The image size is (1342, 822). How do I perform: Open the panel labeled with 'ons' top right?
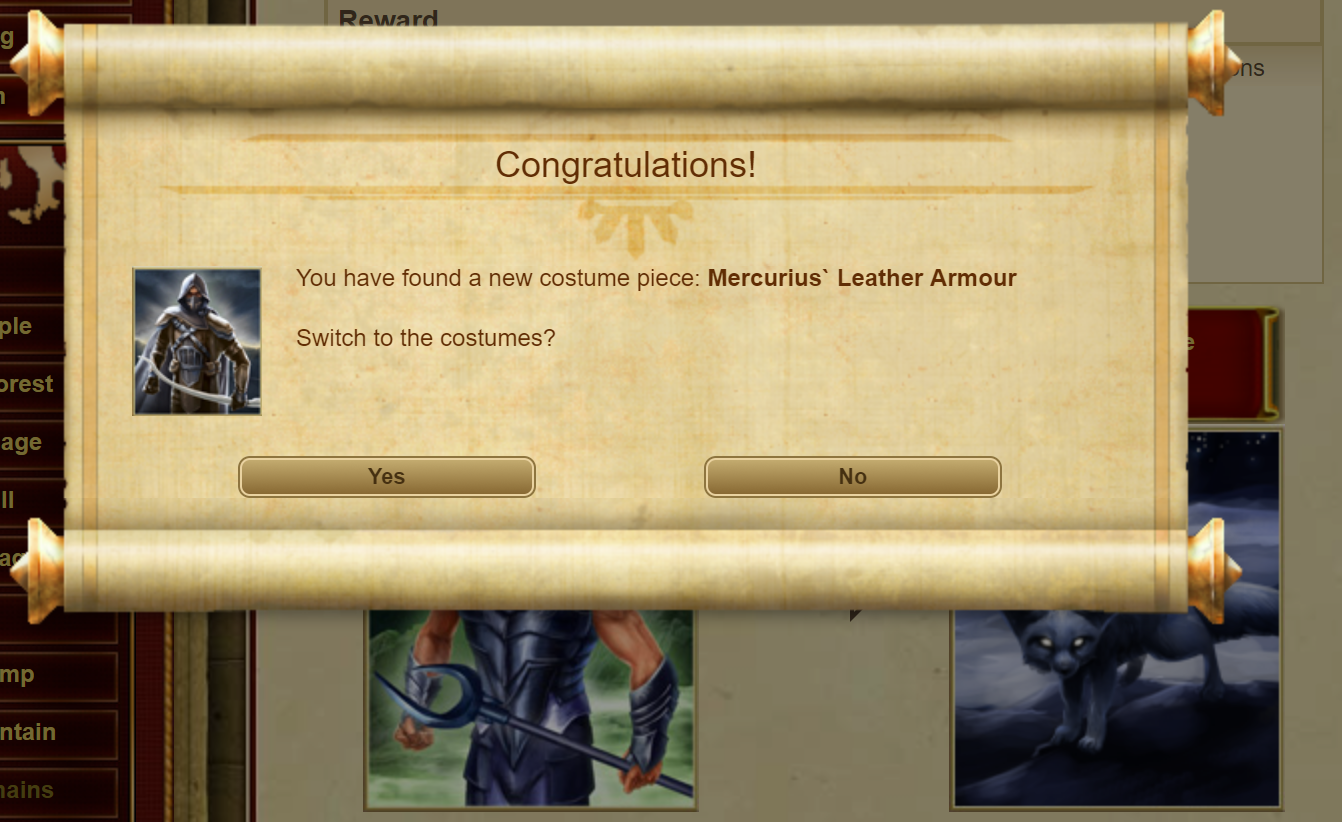[1250, 68]
